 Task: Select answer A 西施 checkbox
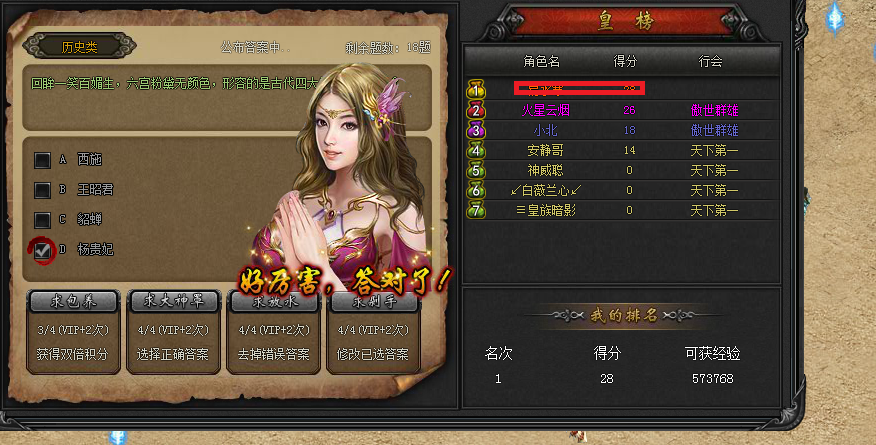43,159
